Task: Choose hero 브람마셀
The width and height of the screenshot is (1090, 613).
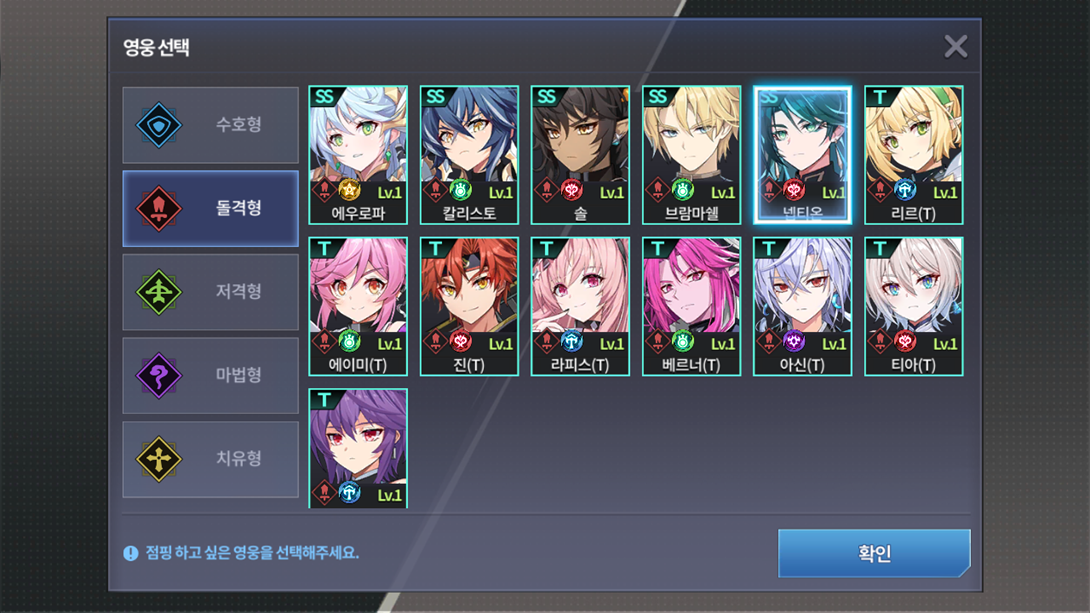Action: point(691,154)
